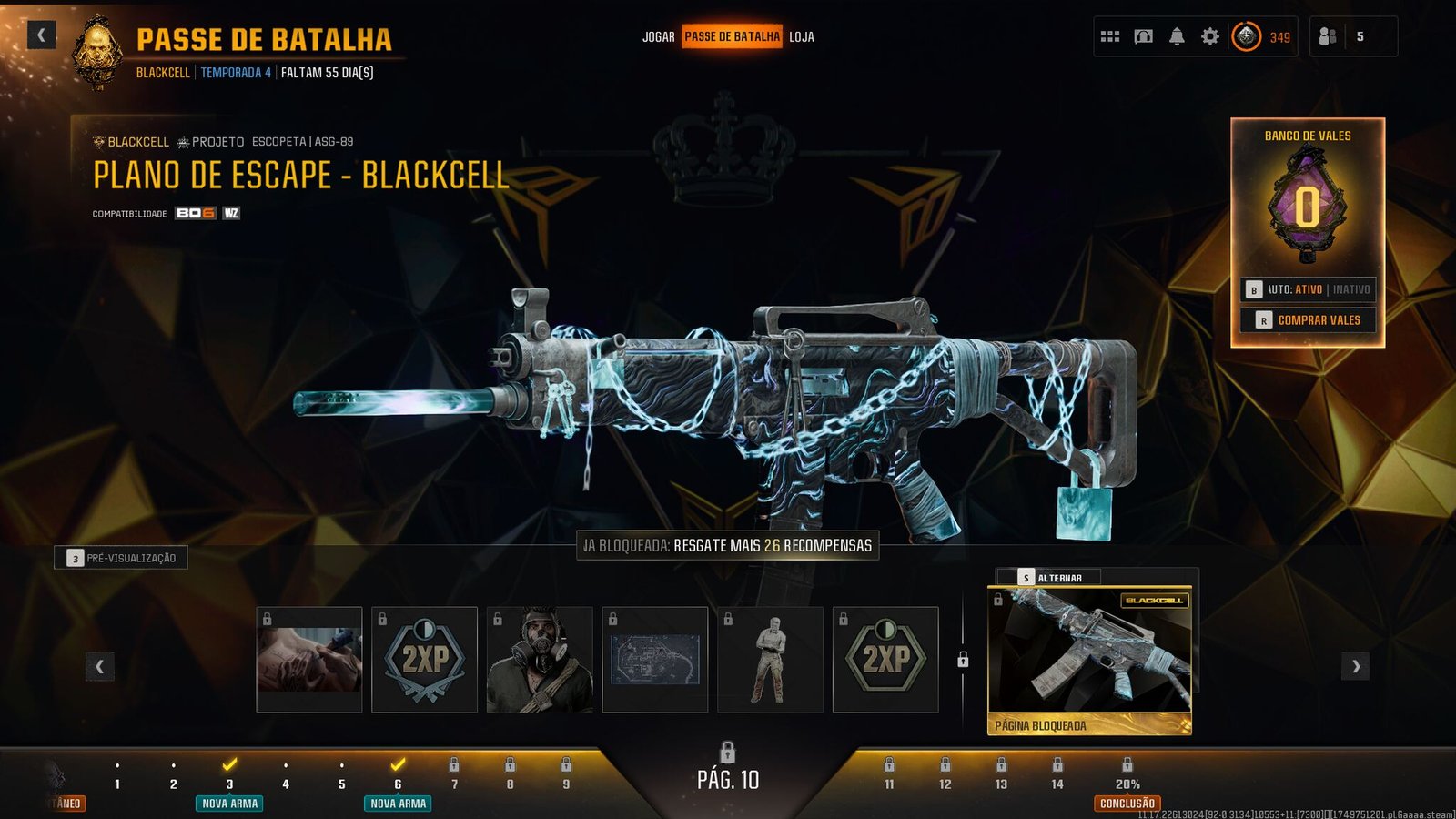Select the standing operator skin reward
Screen dimensions: 1456x819
pyautogui.click(x=770, y=660)
